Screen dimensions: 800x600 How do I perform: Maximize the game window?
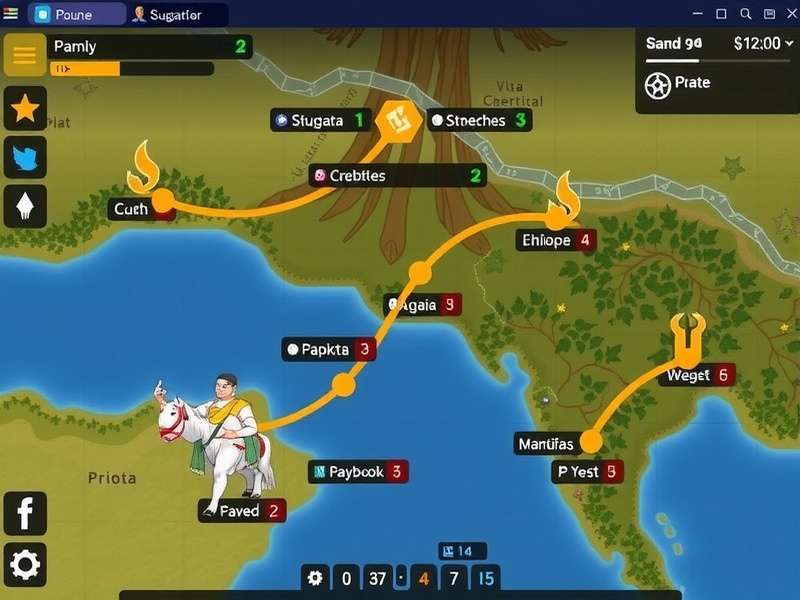click(x=721, y=14)
